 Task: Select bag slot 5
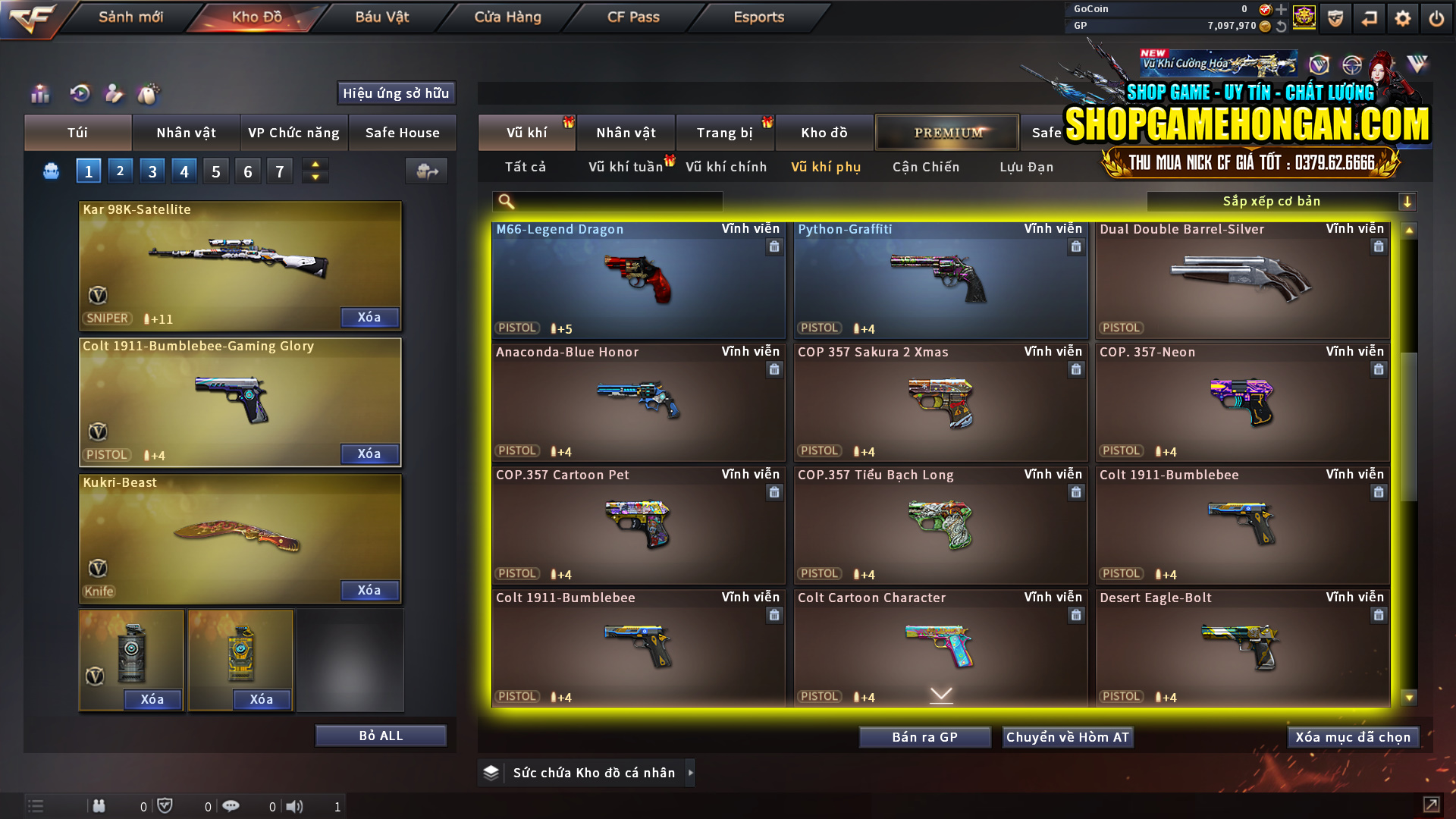pos(215,171)
